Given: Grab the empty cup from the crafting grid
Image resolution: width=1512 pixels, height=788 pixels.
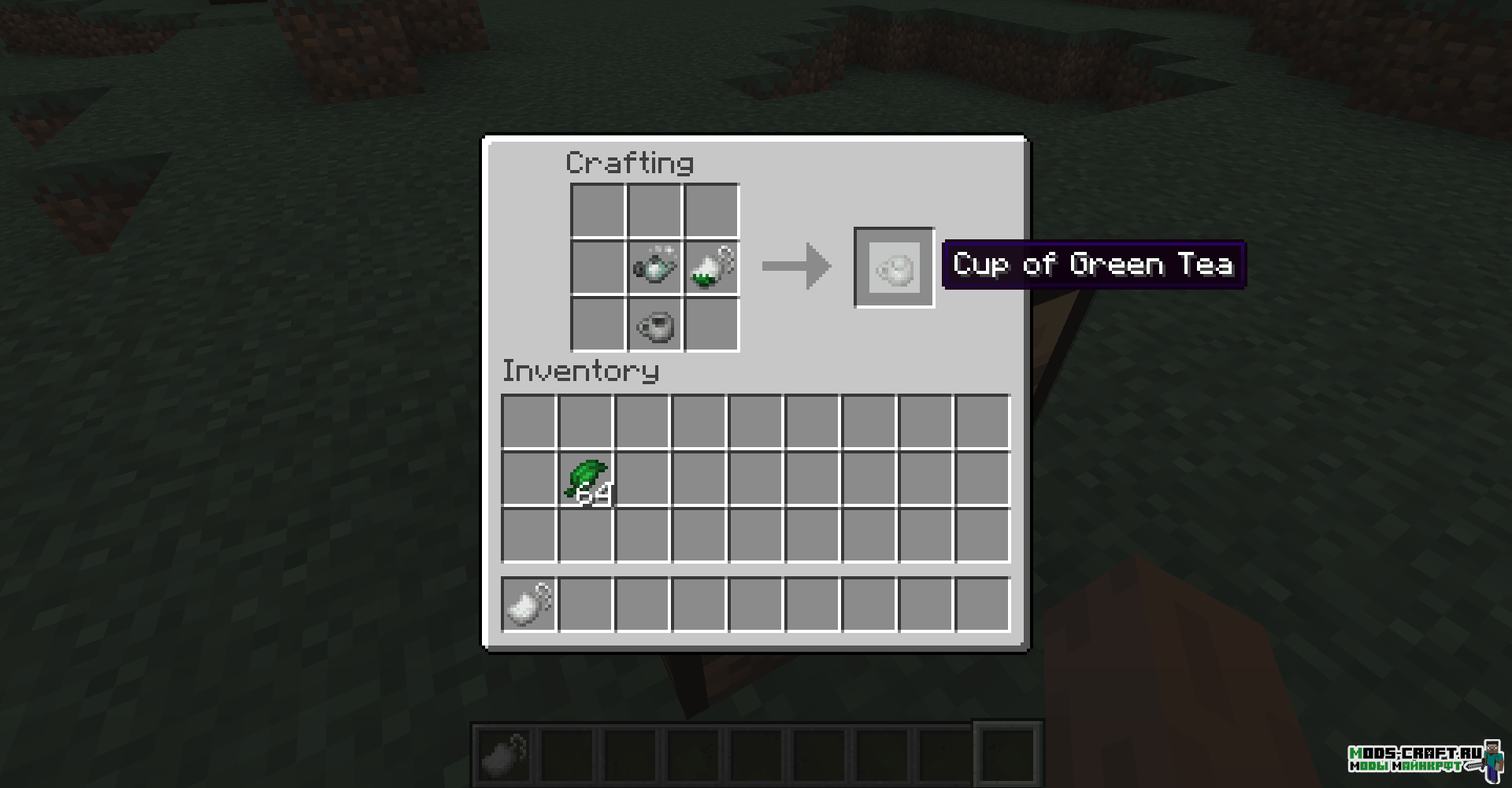Looking at the screenshot, I should coord(654,324).
